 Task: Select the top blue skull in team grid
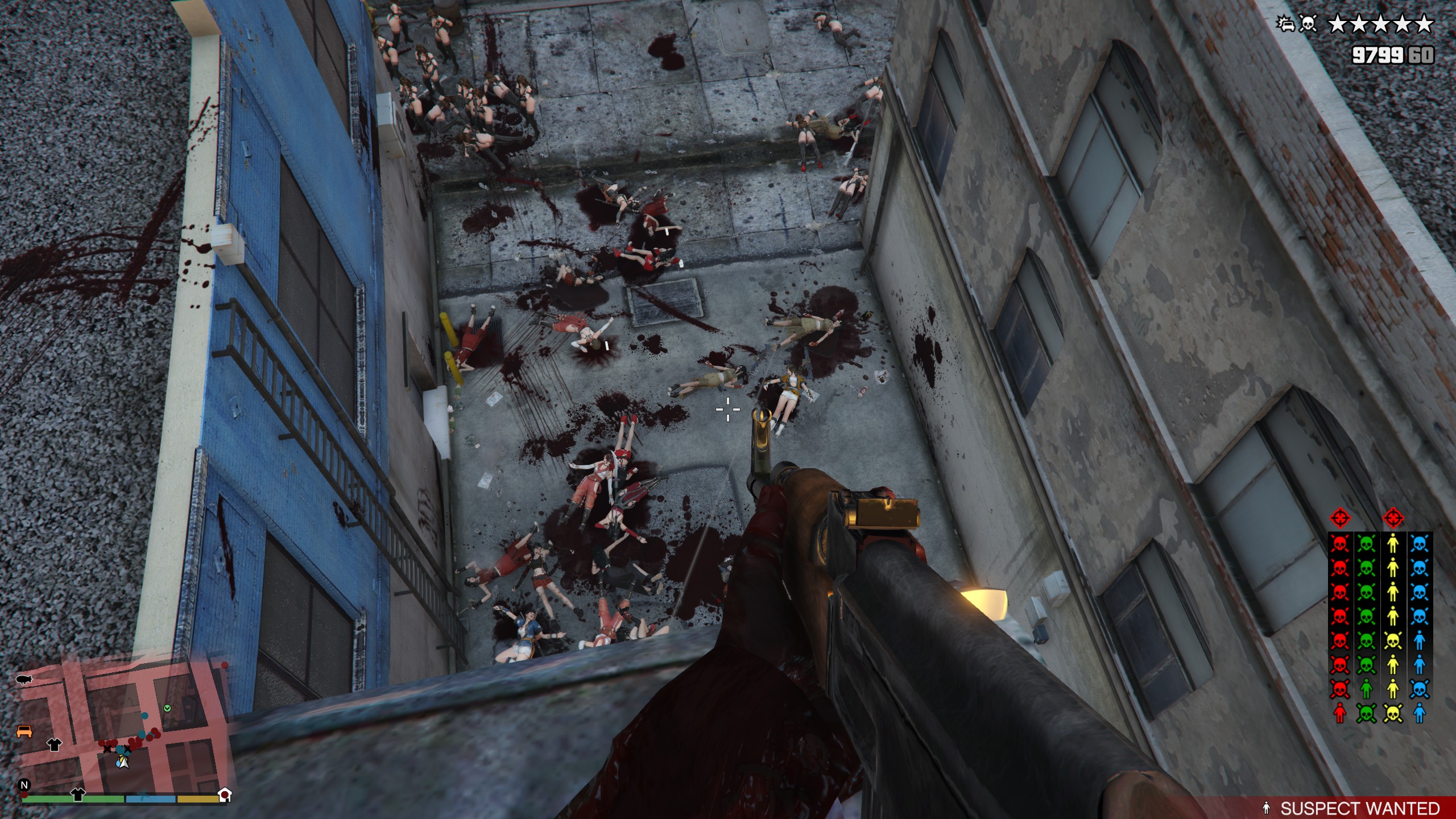point(1419,544)
